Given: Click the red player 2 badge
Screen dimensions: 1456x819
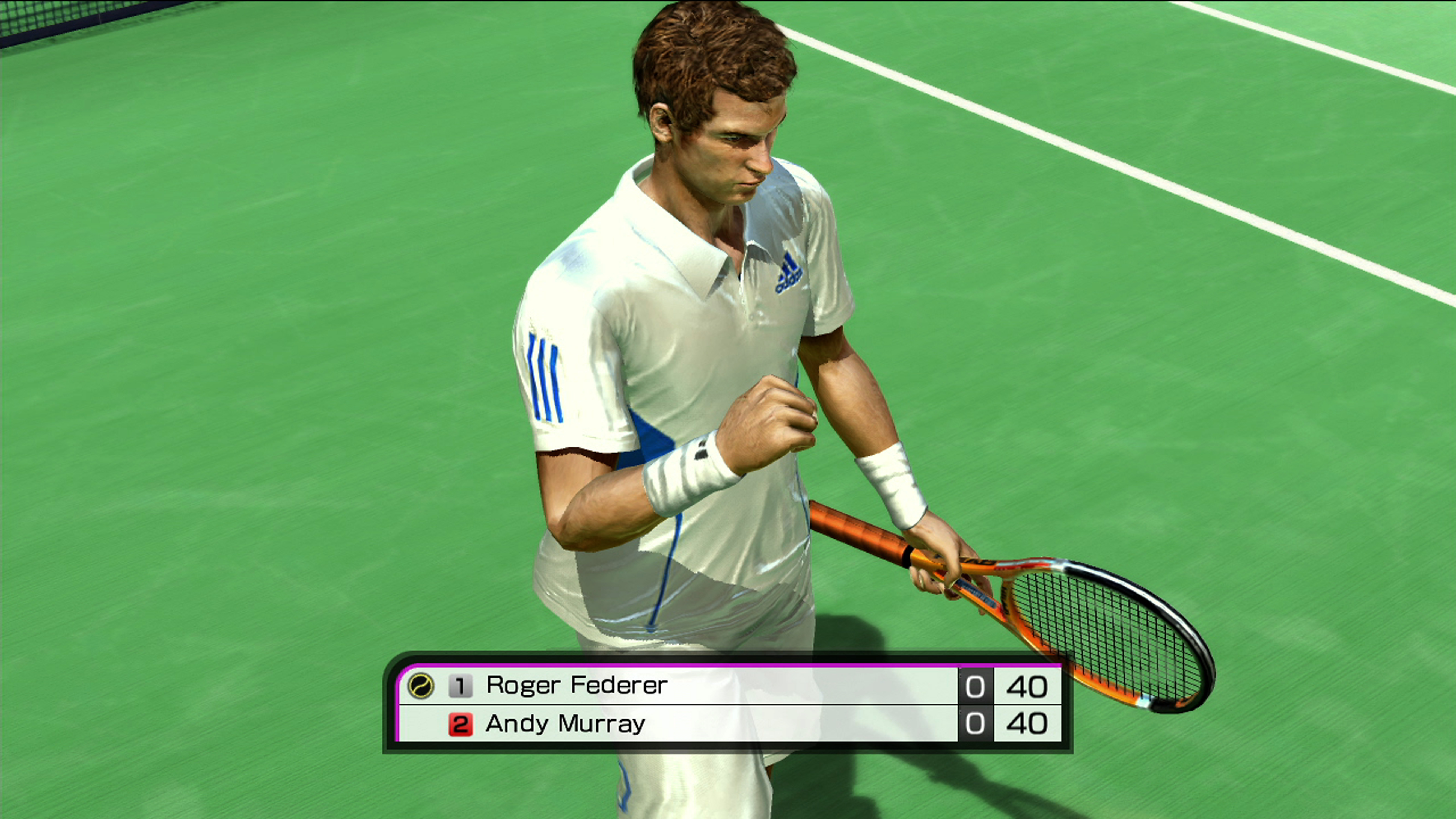Looking at the screenshot, I should coord(460,724).
